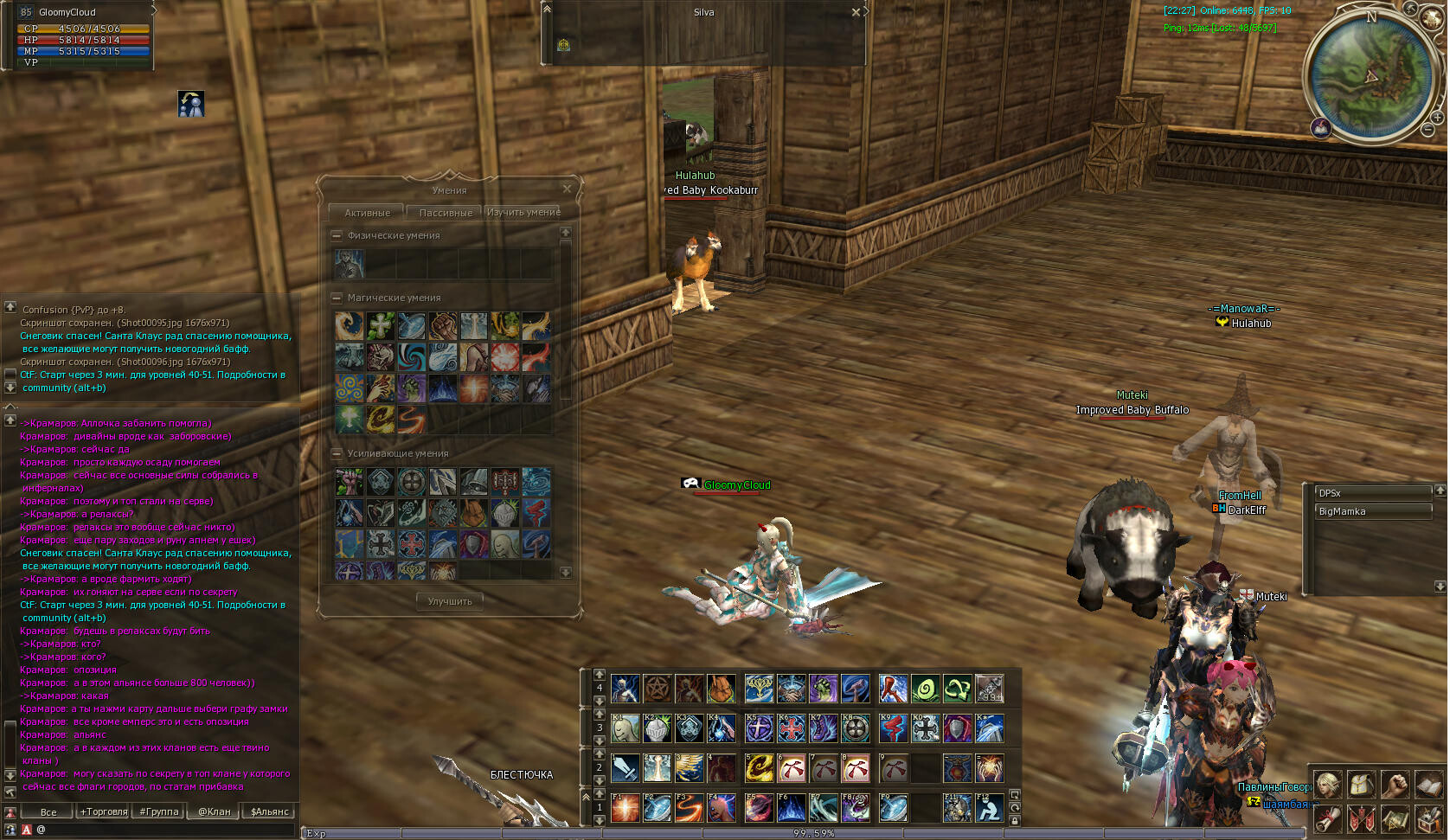Select the Все chat tab

(x=48, y=811)
